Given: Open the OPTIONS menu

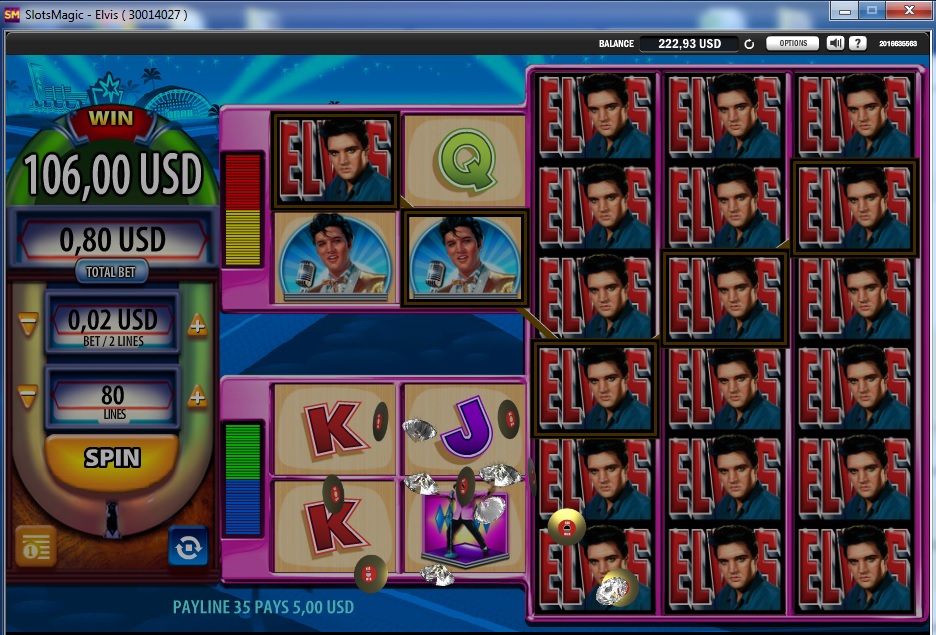Looking at the screenshot, I should click(x=792, y=44).
